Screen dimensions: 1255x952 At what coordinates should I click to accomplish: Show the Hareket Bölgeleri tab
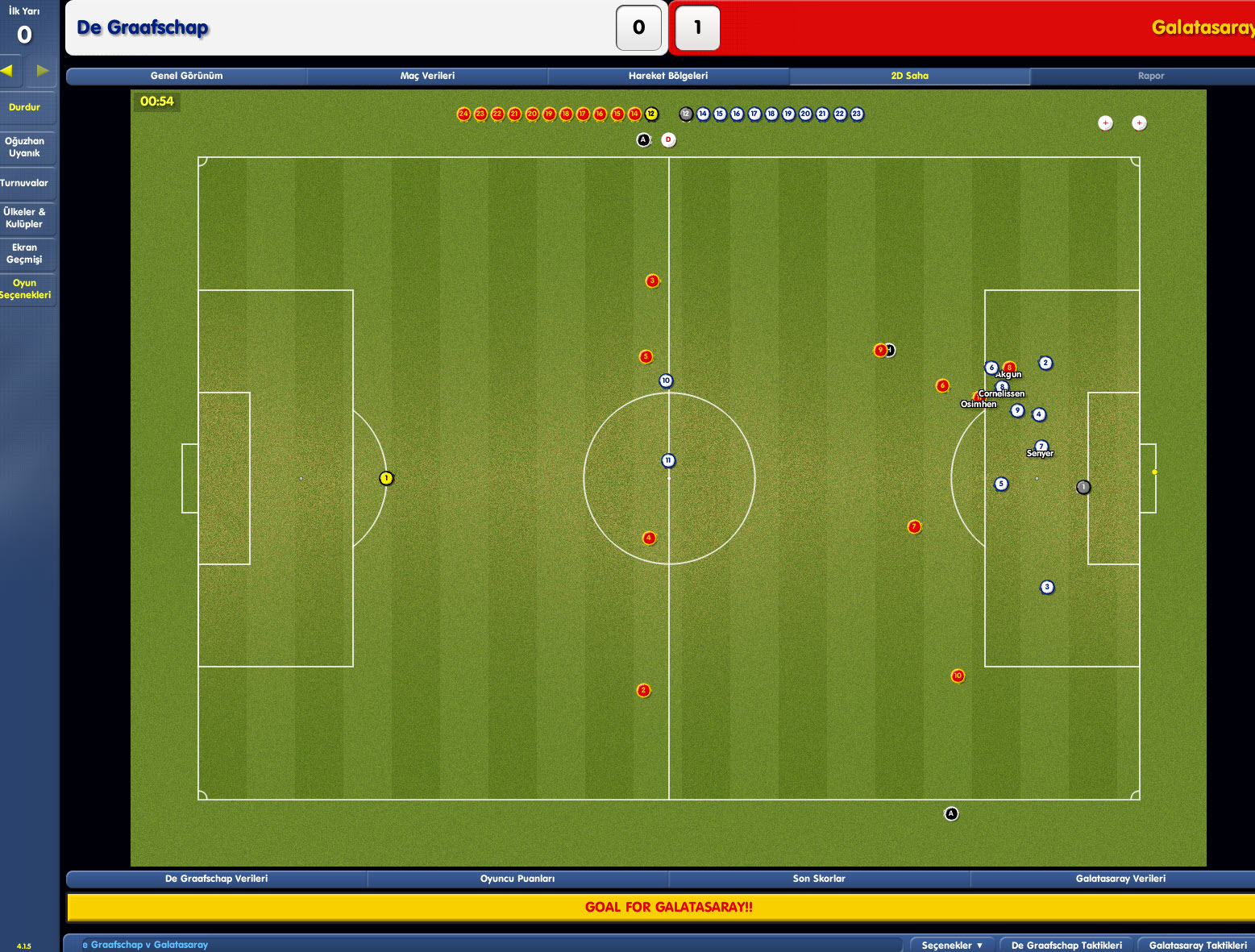(x=668, y=76)
